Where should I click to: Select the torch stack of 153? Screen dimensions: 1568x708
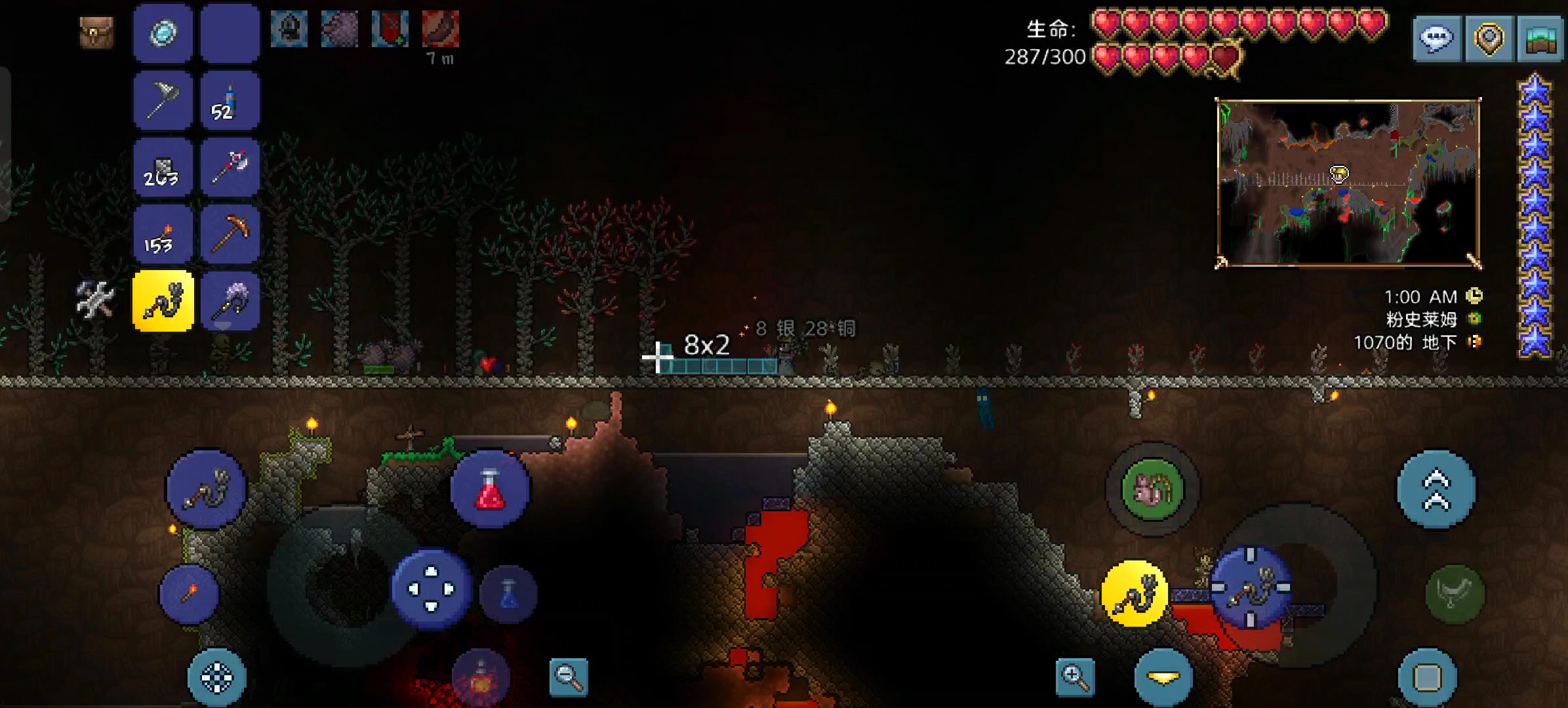coord(163,236)
